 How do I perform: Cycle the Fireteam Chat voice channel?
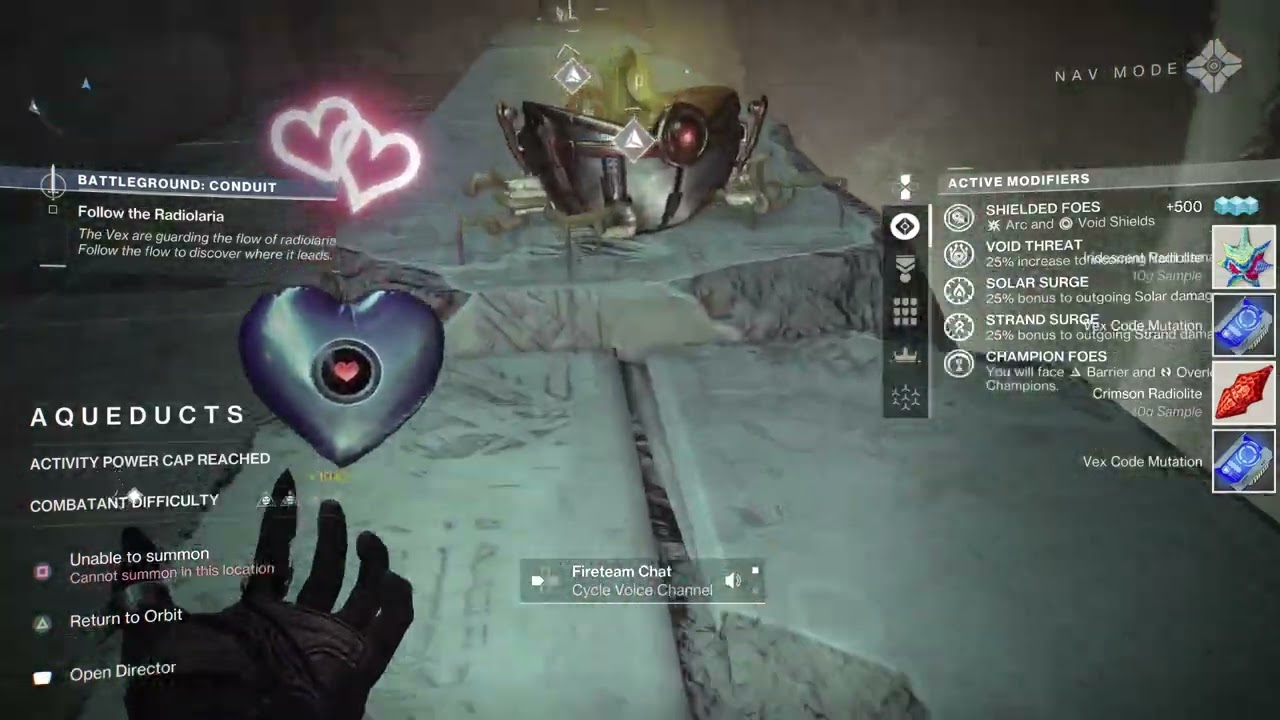[641, 581]
